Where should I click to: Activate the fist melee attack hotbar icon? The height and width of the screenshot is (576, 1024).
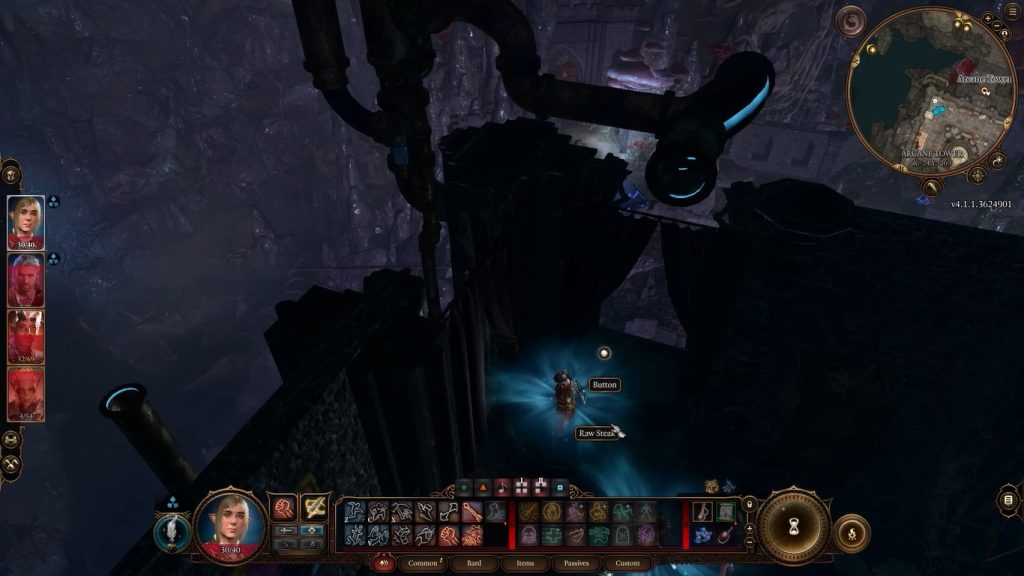click(283, 509)
